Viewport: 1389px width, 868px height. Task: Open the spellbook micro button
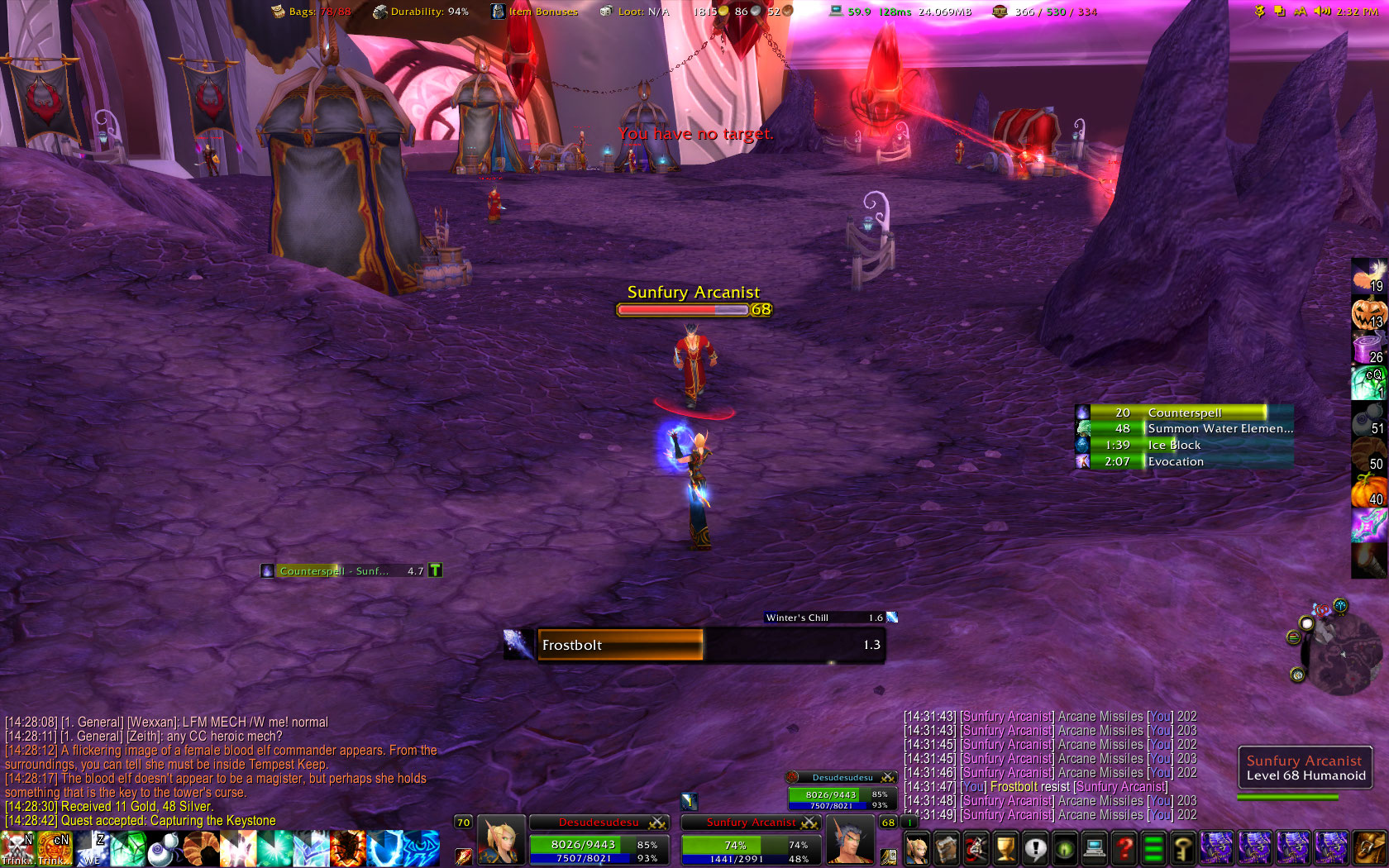point(946,849)
